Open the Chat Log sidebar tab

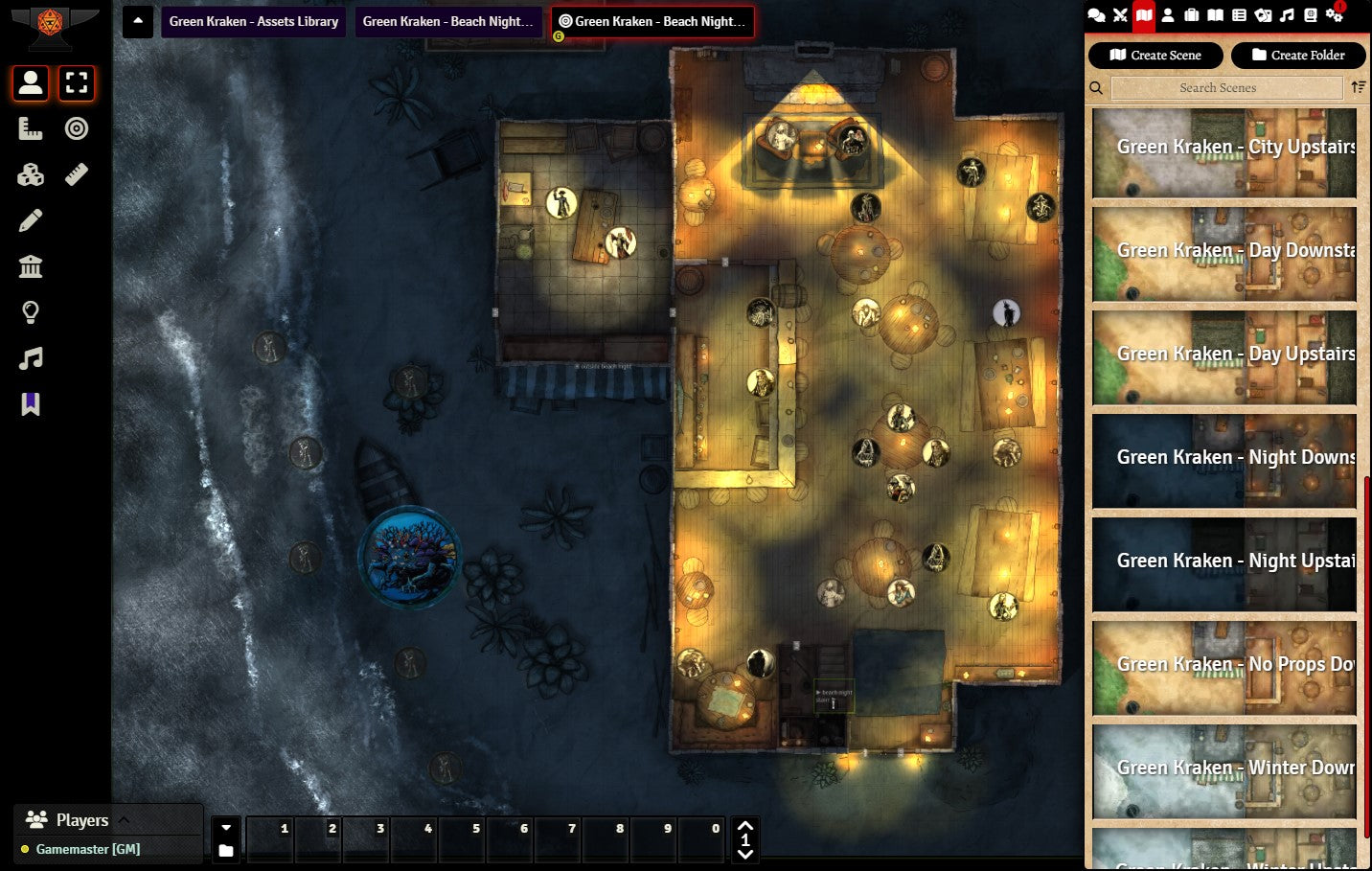coord(1096,15)
